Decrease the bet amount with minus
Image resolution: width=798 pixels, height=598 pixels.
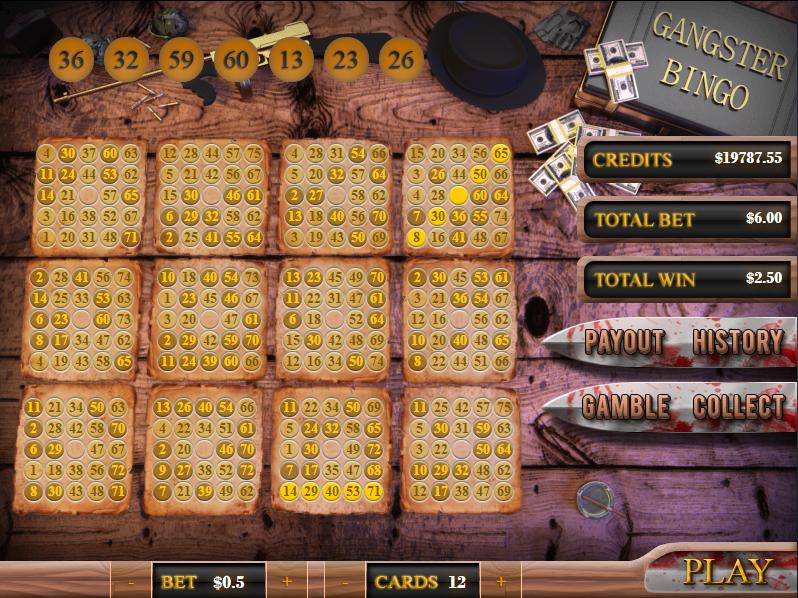pyautogui.click(x=131, y=581)
